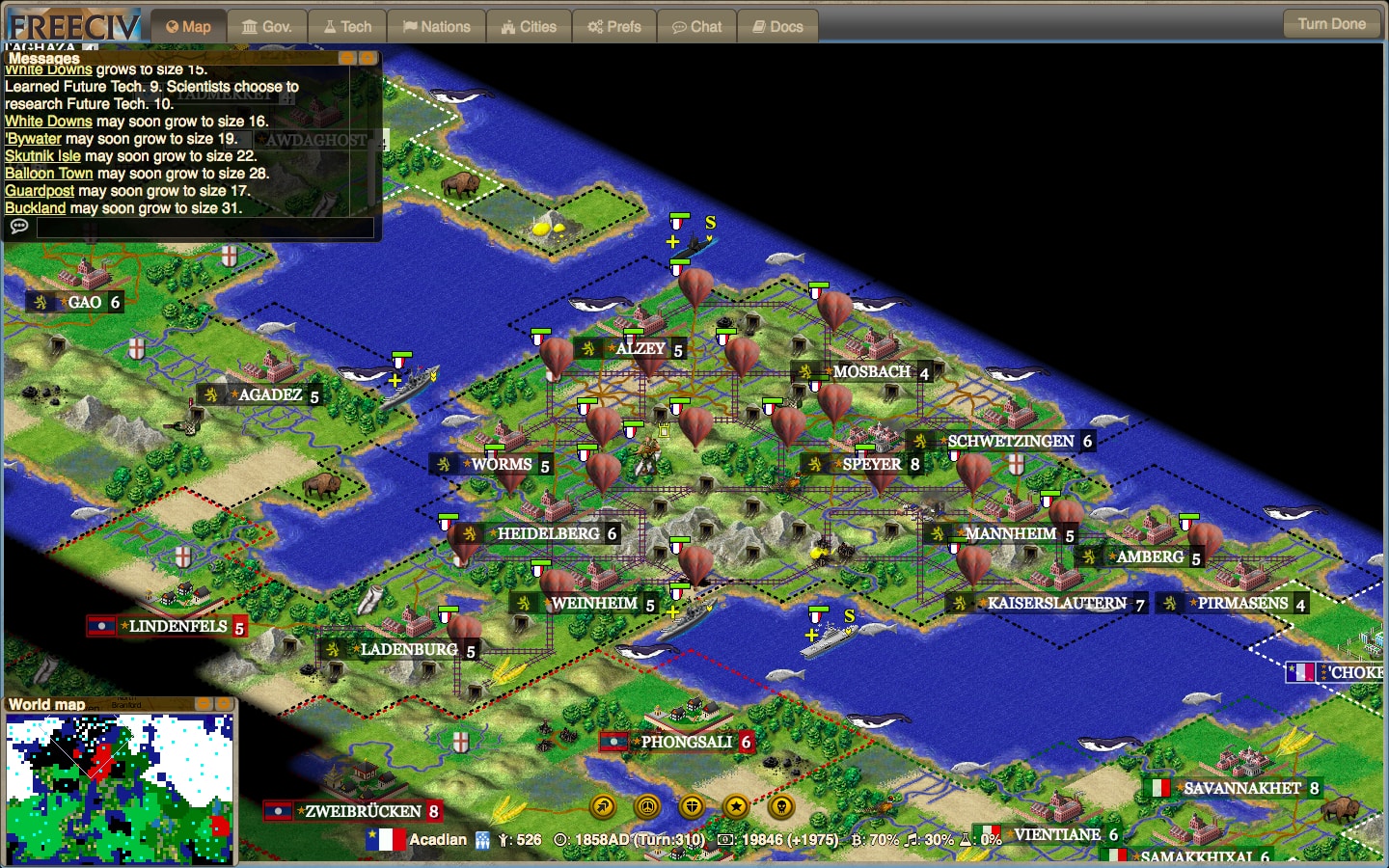Image resolution: width=1389 pixels, height=868 pixels.
Task: Activate the skull disband unit order
Action: click(x=781, y=806)
